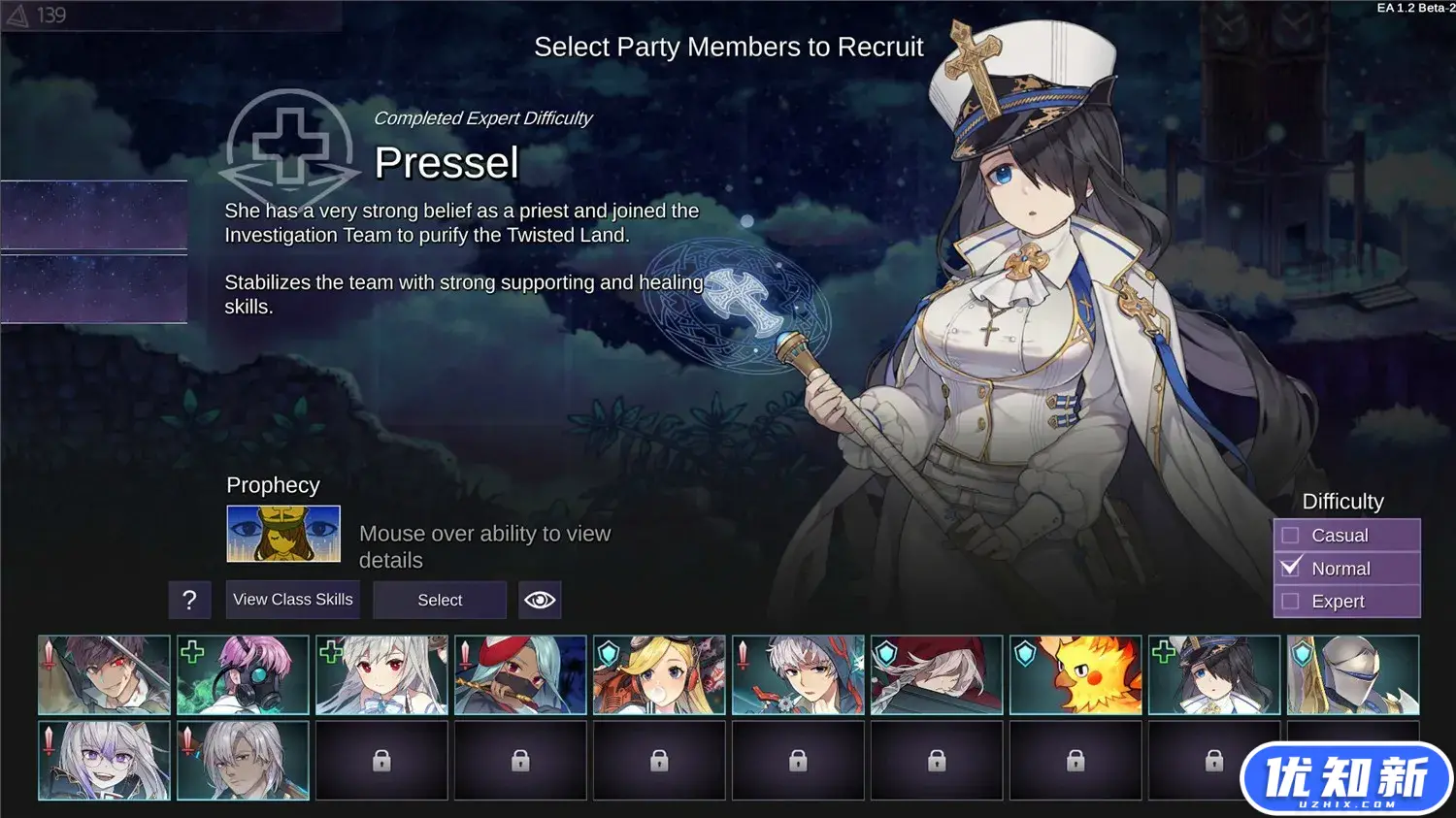Choose the white-haired red-eyed girl portrait
The width and height of the screenshot is (1456, 818).
click(381, 675)
